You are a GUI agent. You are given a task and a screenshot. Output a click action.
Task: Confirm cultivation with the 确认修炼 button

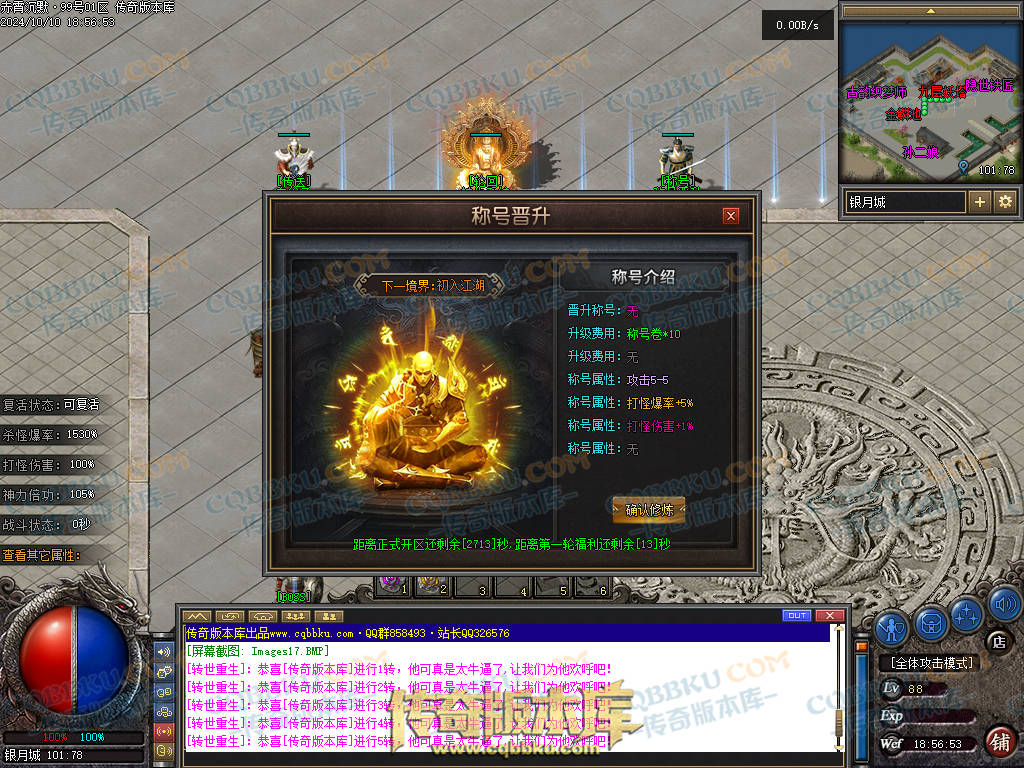pyautogui.click(x=649, y=509)
